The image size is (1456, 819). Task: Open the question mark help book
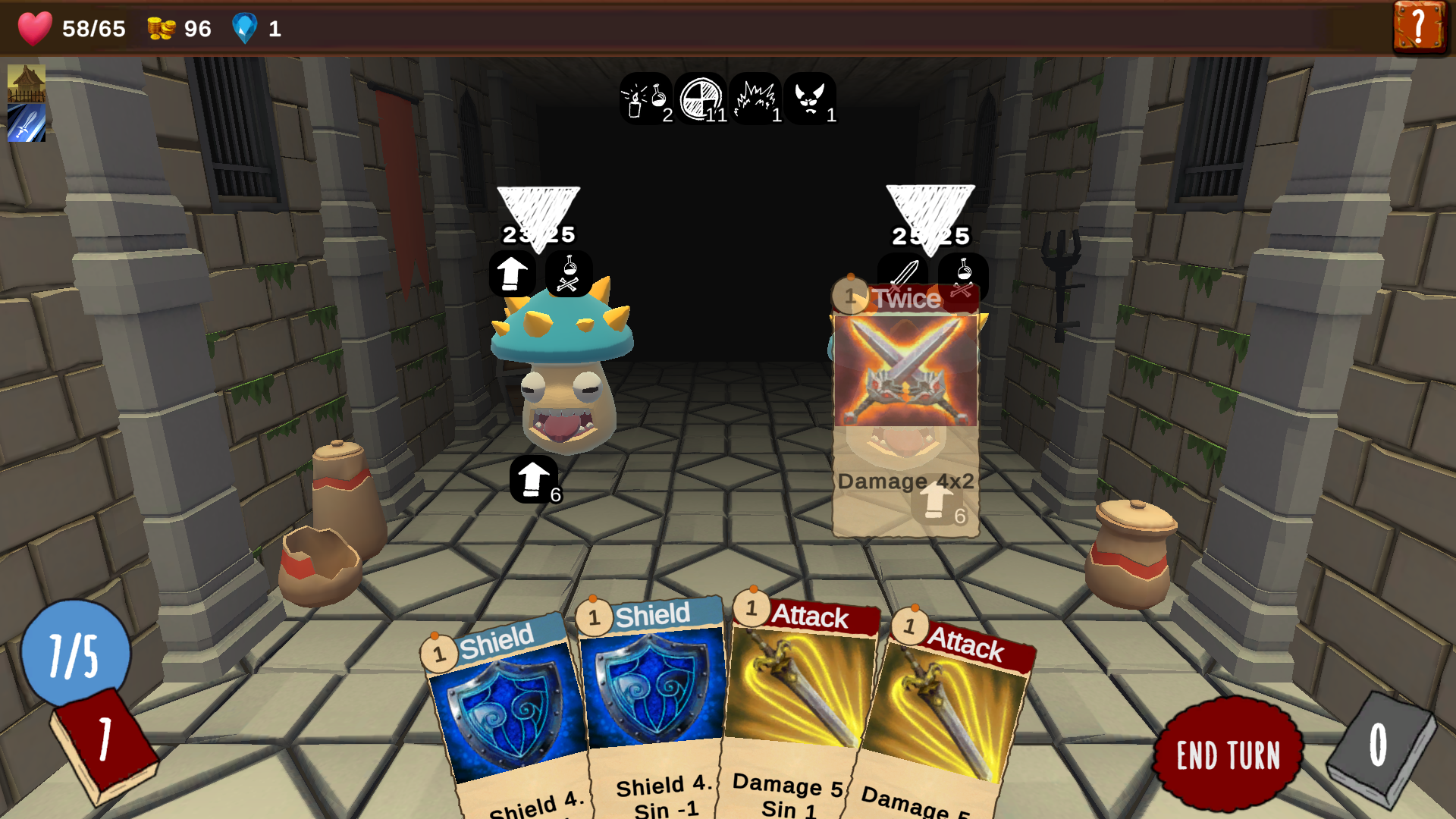(x=1419, y=28)
